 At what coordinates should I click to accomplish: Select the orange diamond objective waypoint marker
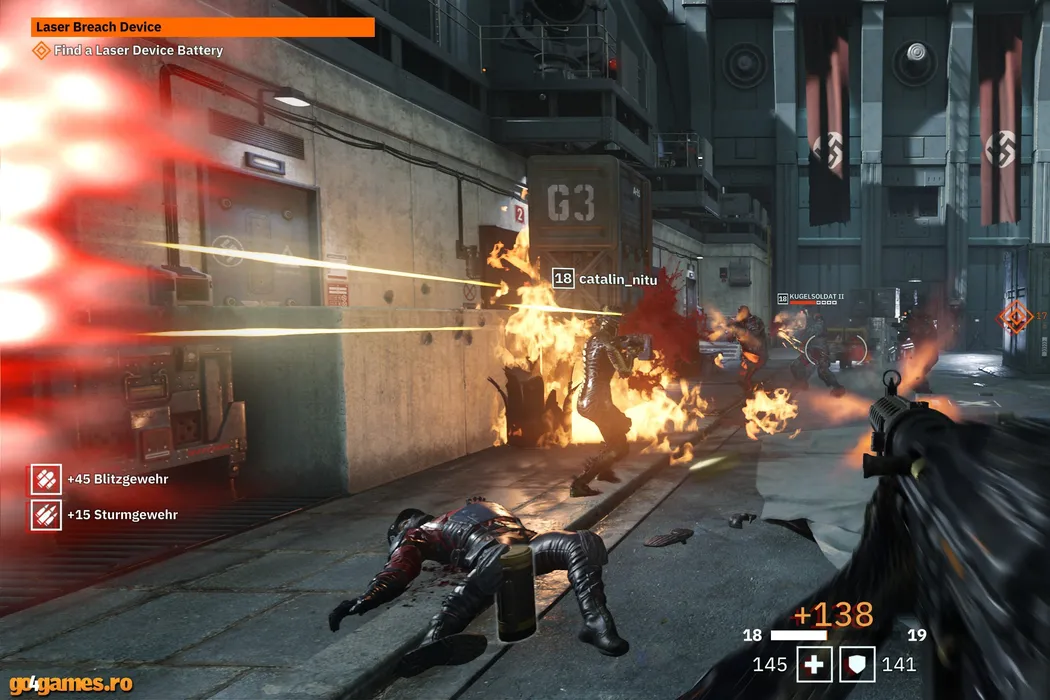(x=1015, y=317)
